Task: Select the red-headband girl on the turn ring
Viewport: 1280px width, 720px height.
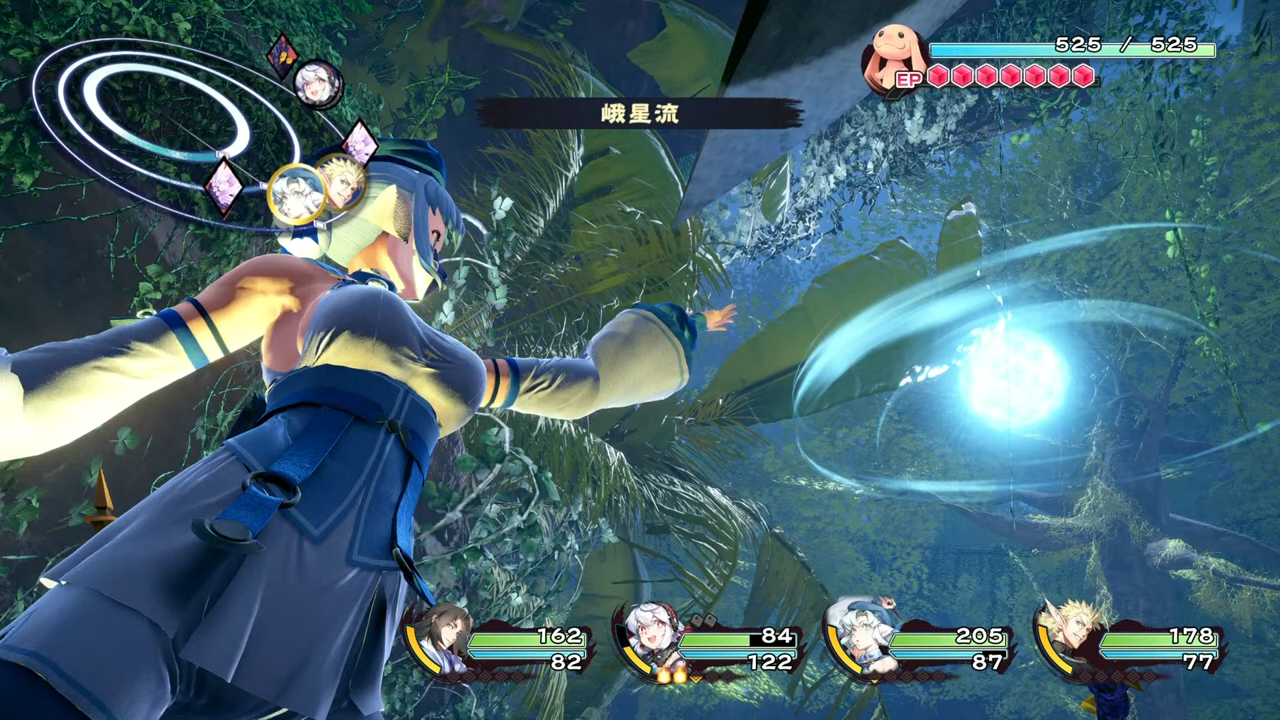Action: click(x=318, y=84)
